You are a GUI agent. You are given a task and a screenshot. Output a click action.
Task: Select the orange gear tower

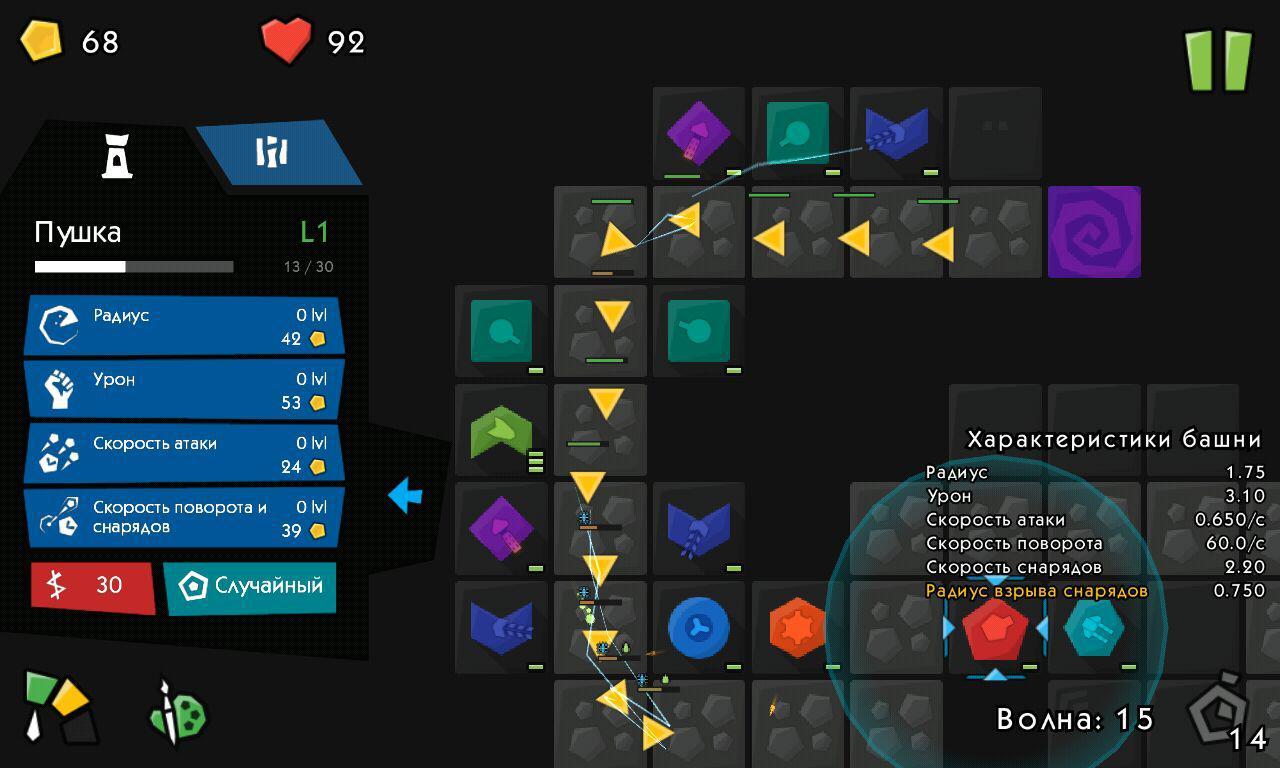pos(797,628)
